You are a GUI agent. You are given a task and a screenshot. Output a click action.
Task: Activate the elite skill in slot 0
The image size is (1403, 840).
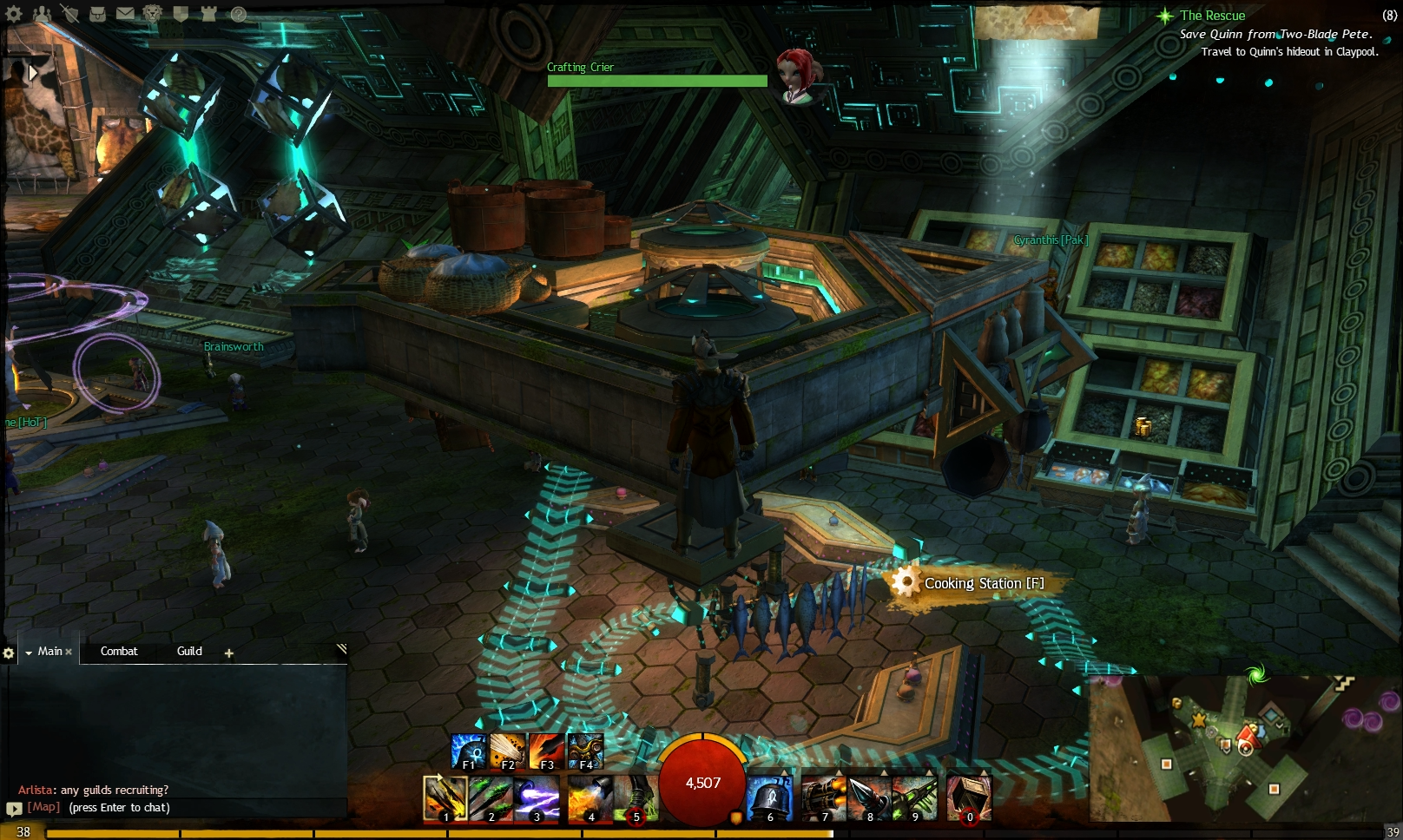pos(968,797)
